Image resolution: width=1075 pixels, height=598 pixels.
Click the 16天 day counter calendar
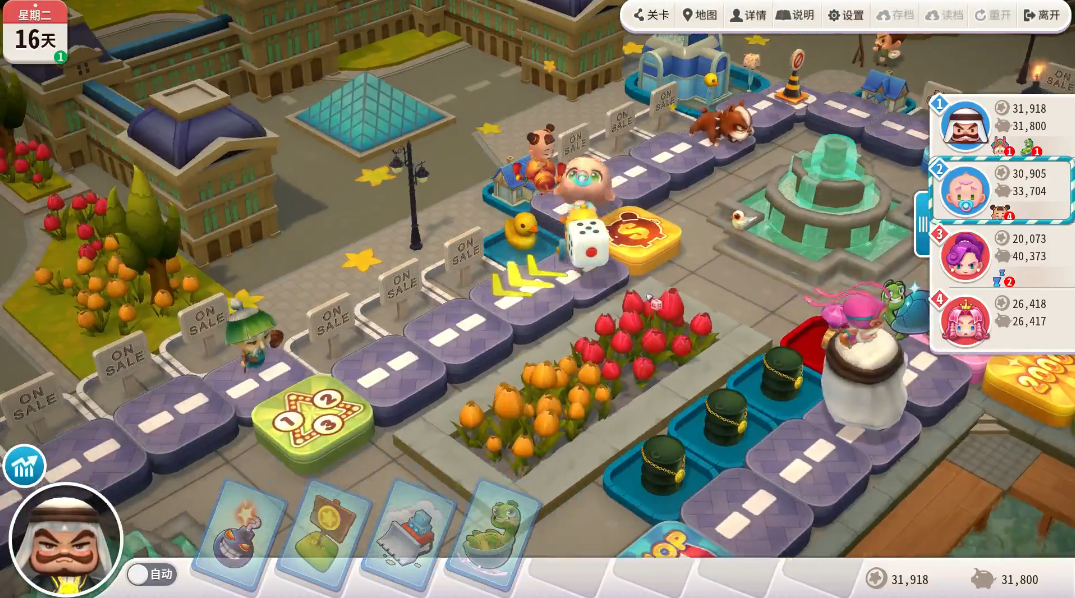point(35,32)
